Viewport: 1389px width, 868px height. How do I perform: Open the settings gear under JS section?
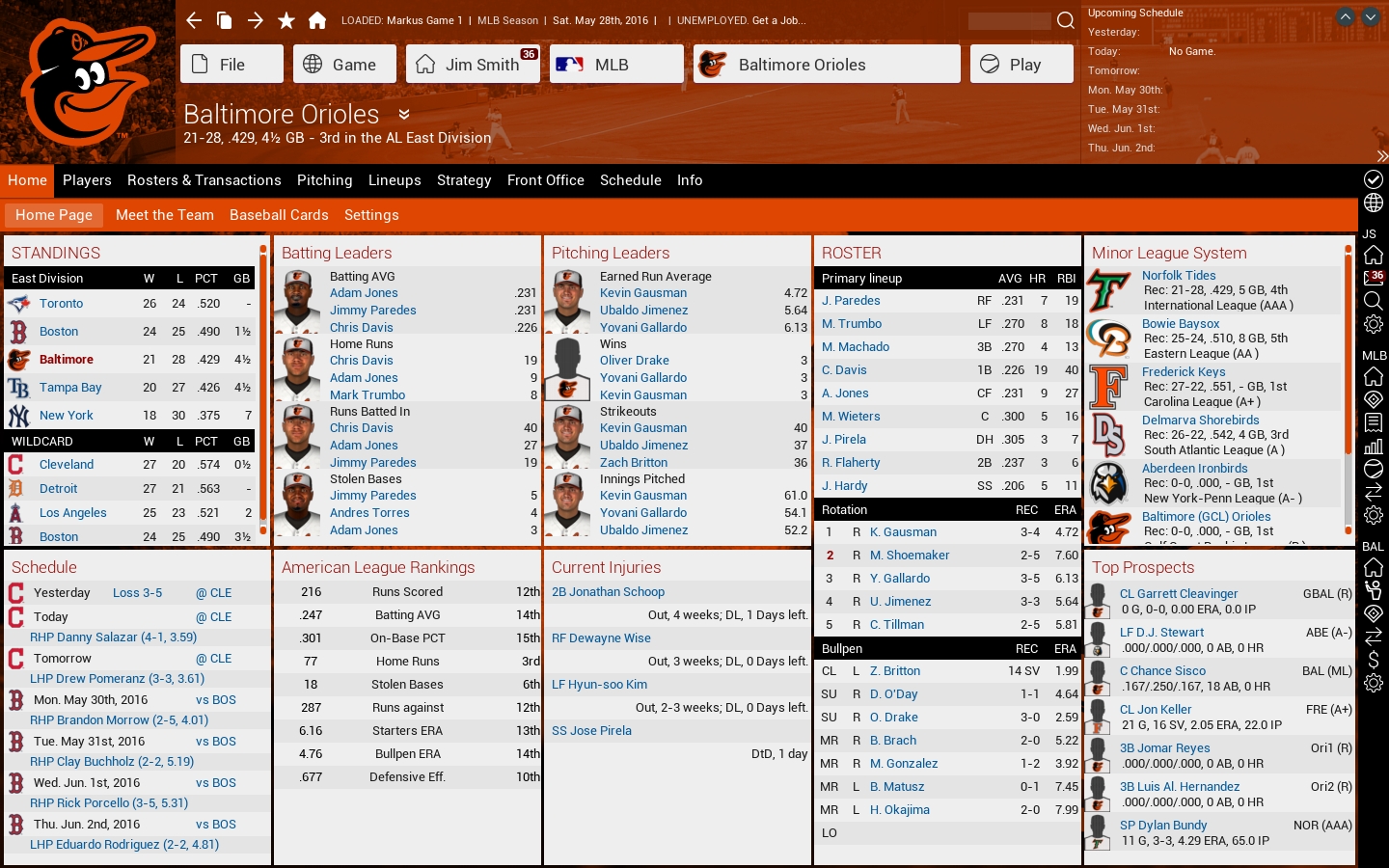tap(1373, 324)
